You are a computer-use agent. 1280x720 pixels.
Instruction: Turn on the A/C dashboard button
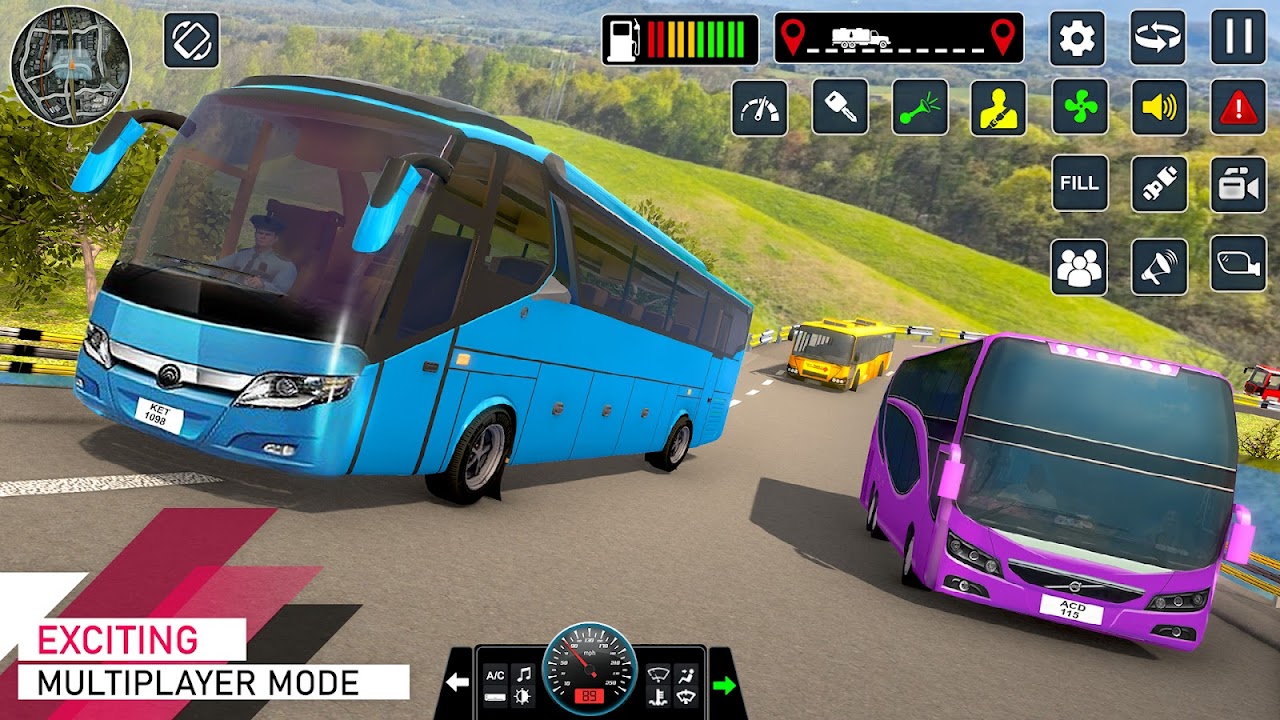(495, 675)
